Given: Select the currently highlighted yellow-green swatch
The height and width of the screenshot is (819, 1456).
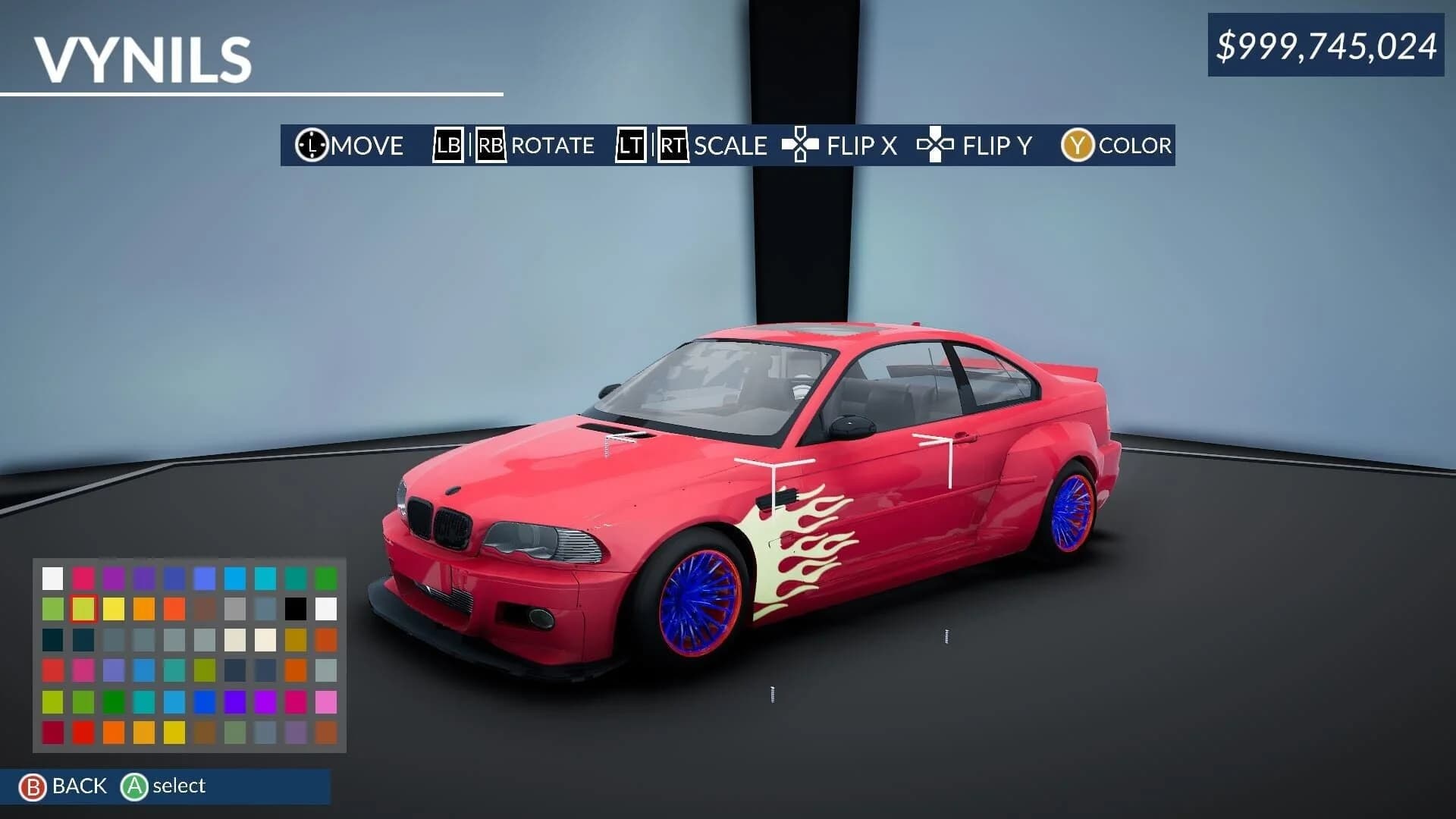Looking at the screenshot, I should tap(83, 608).
